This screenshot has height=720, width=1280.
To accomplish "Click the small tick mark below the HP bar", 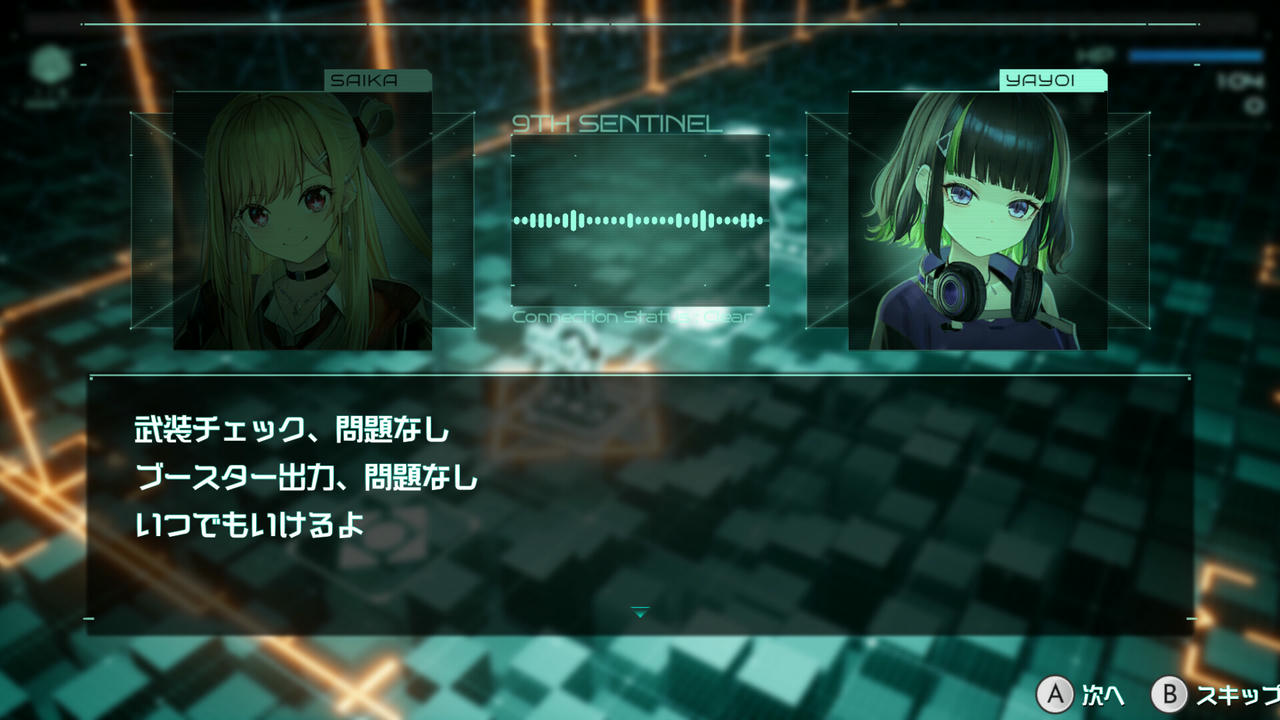I will 1196,64.
